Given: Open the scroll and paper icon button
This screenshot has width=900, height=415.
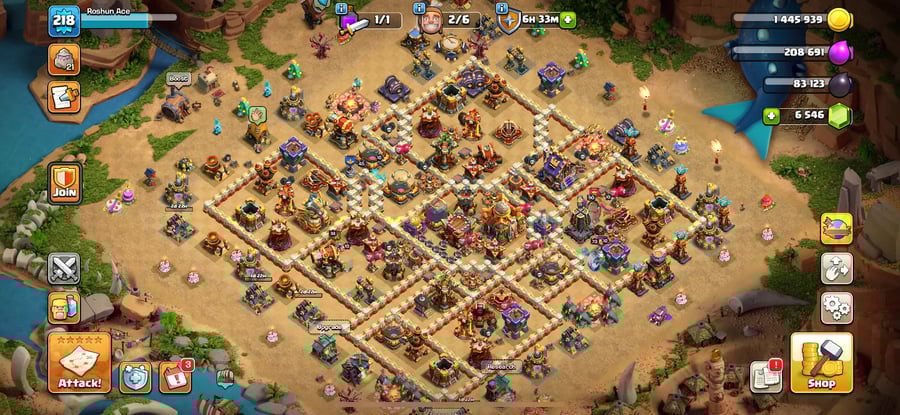Looking at the screenshot, I should pyautogui.click(x=64, y=97).
